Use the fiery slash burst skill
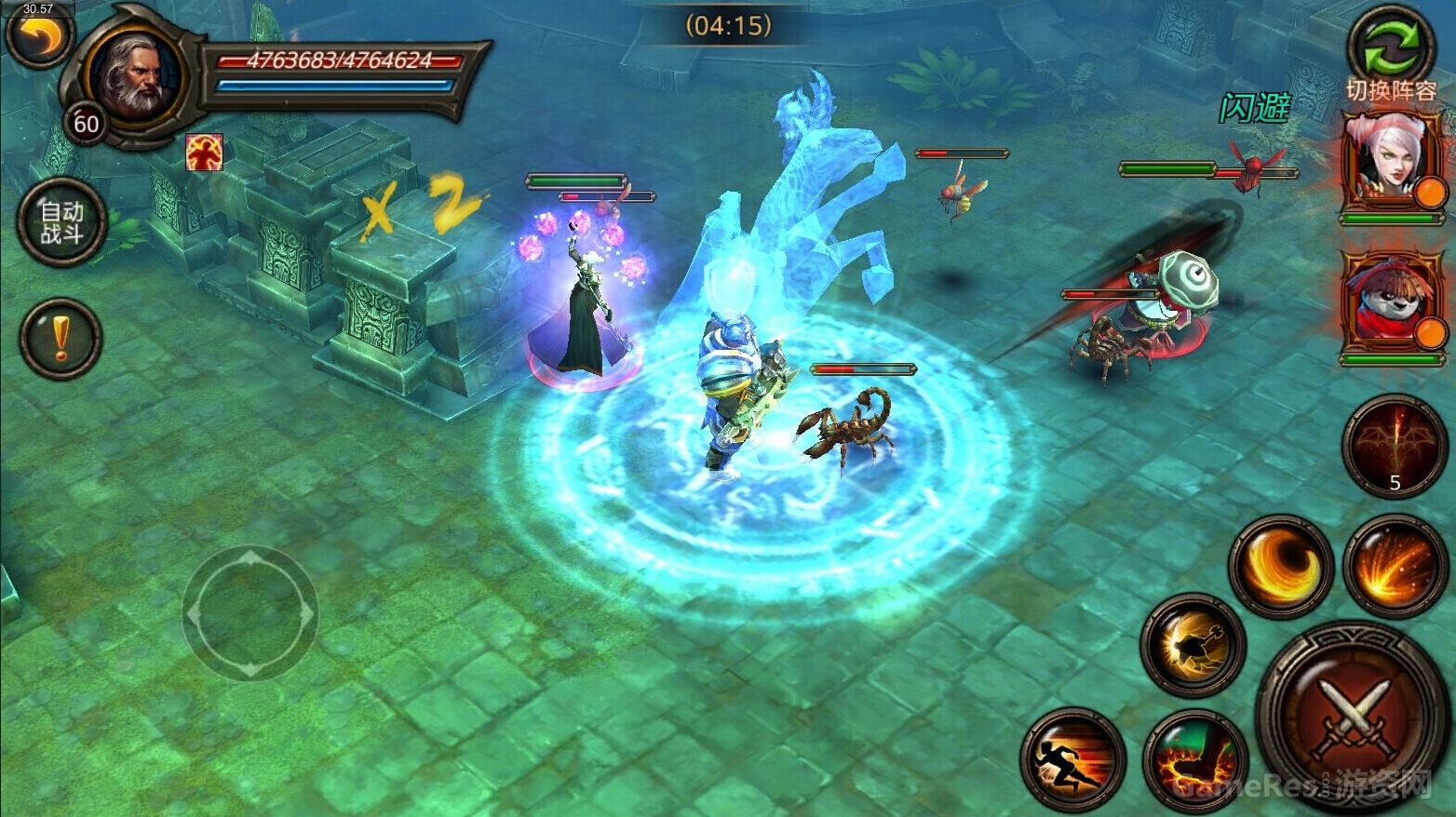1456x817 pixels. click(1394, 564)
